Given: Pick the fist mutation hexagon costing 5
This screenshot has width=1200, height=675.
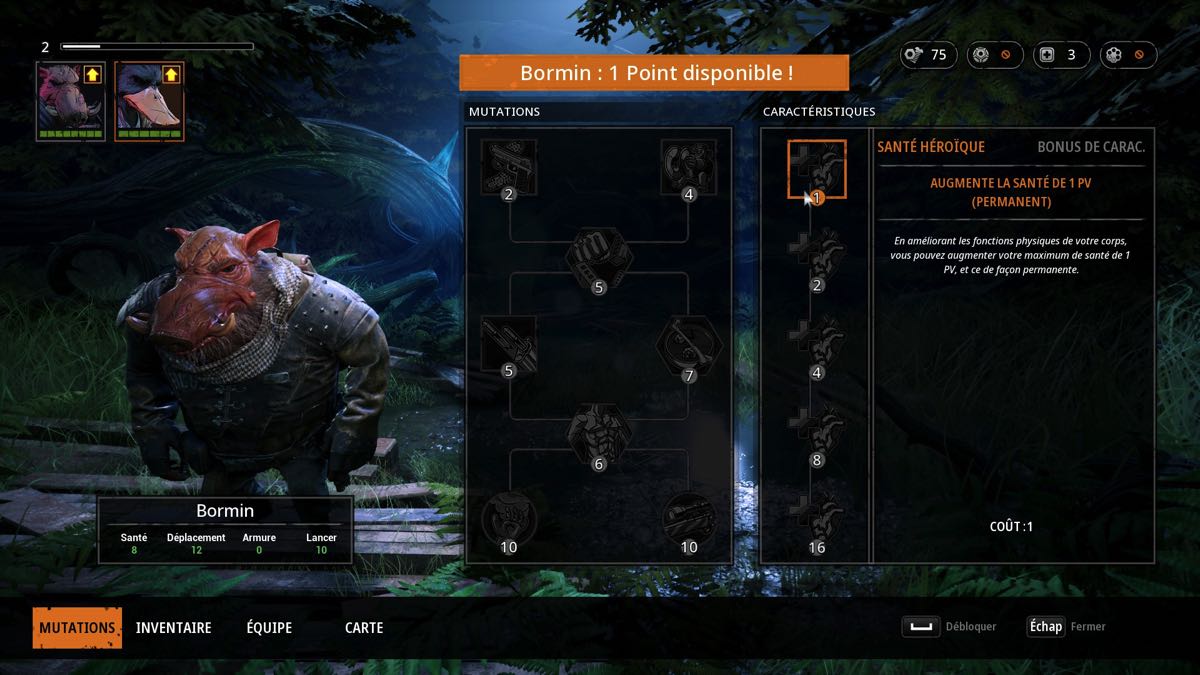Looking at the screenshot, I should 599,260.
